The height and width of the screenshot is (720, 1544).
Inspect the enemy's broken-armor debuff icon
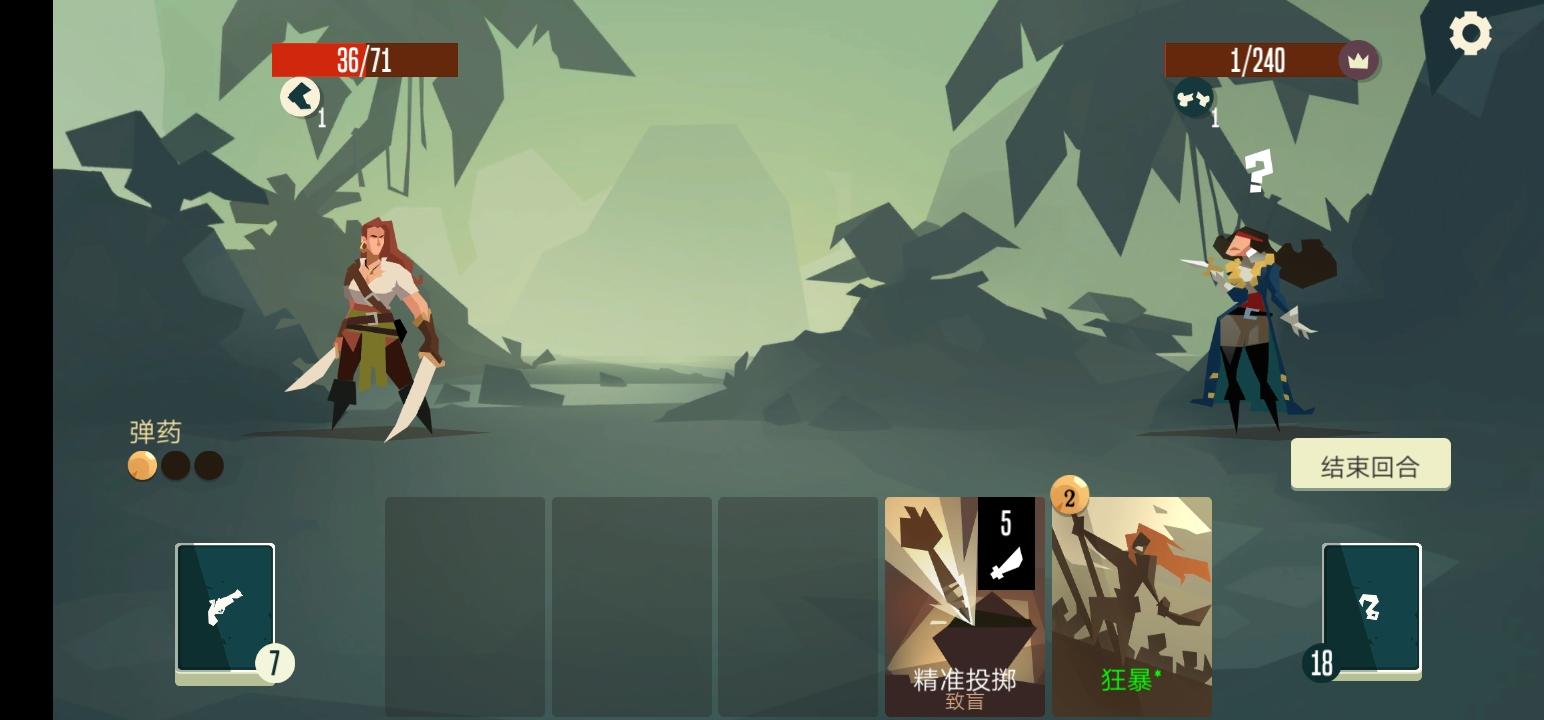[x=1192, y=99]
